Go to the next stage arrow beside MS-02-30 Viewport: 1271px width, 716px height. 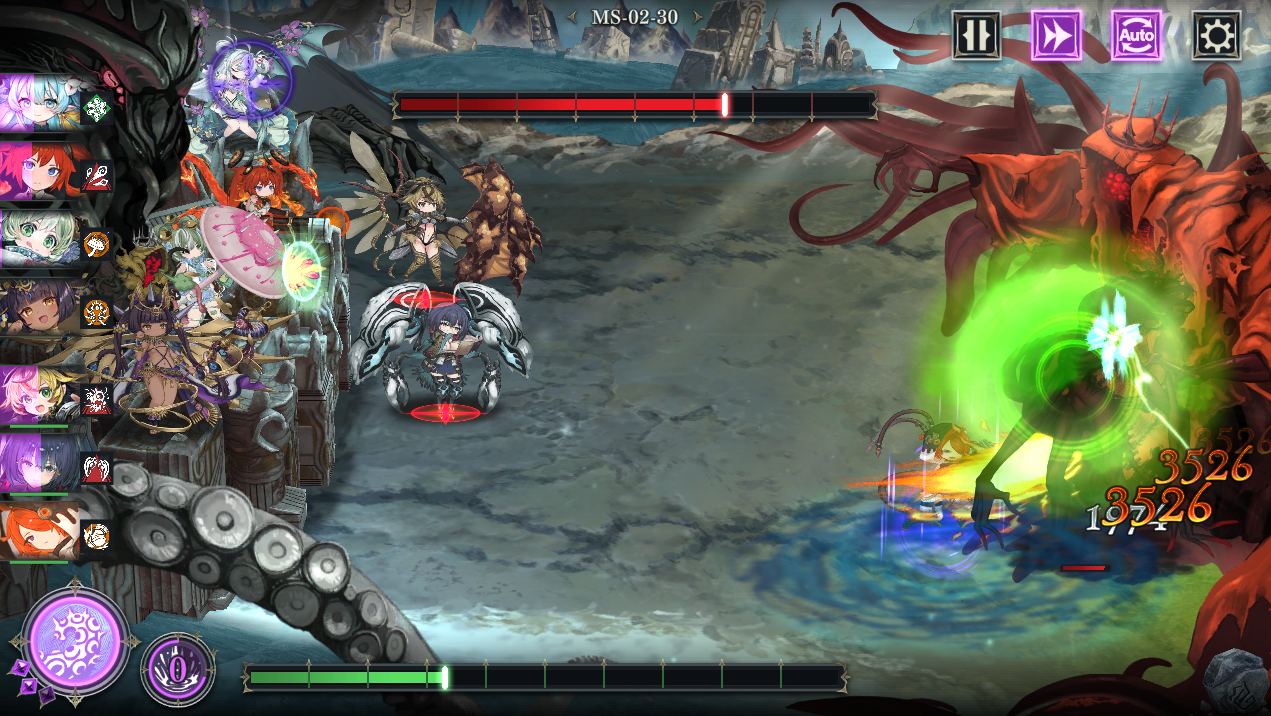(697, 17)
